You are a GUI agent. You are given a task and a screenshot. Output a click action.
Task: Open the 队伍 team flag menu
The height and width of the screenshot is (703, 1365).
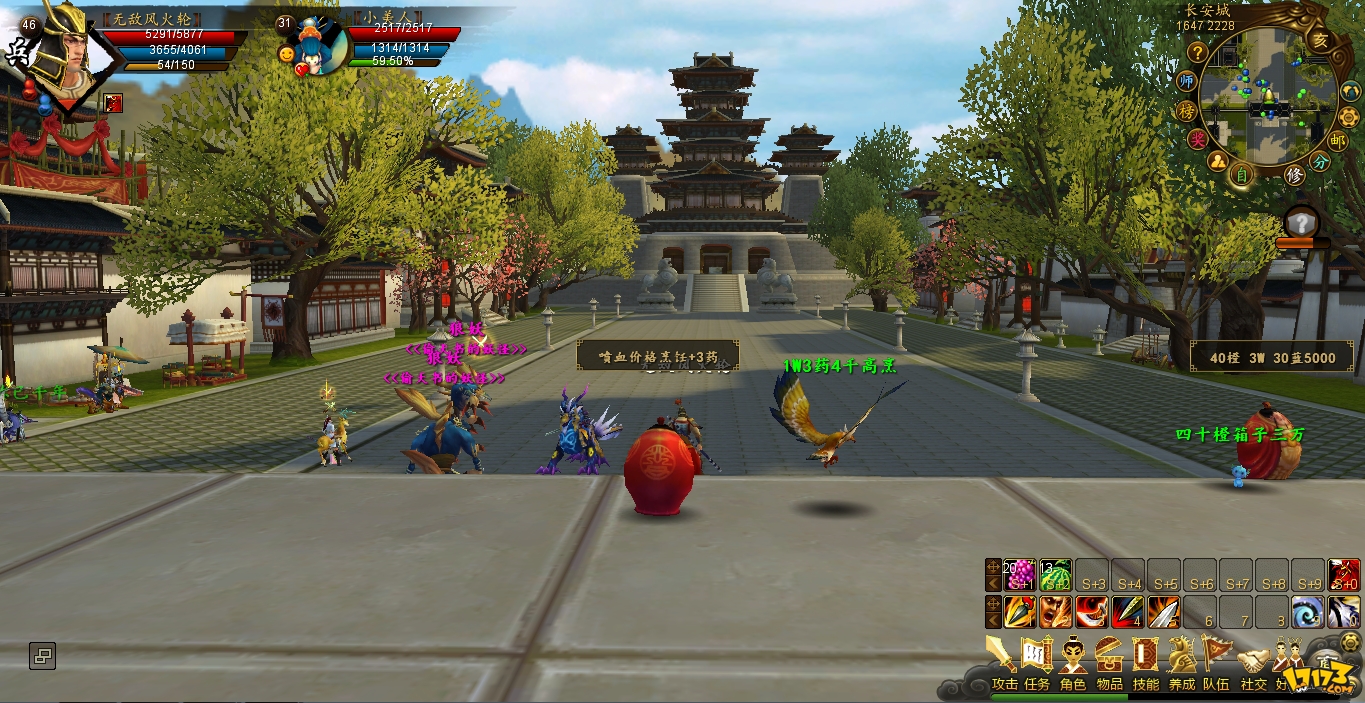click(1216, 659)
